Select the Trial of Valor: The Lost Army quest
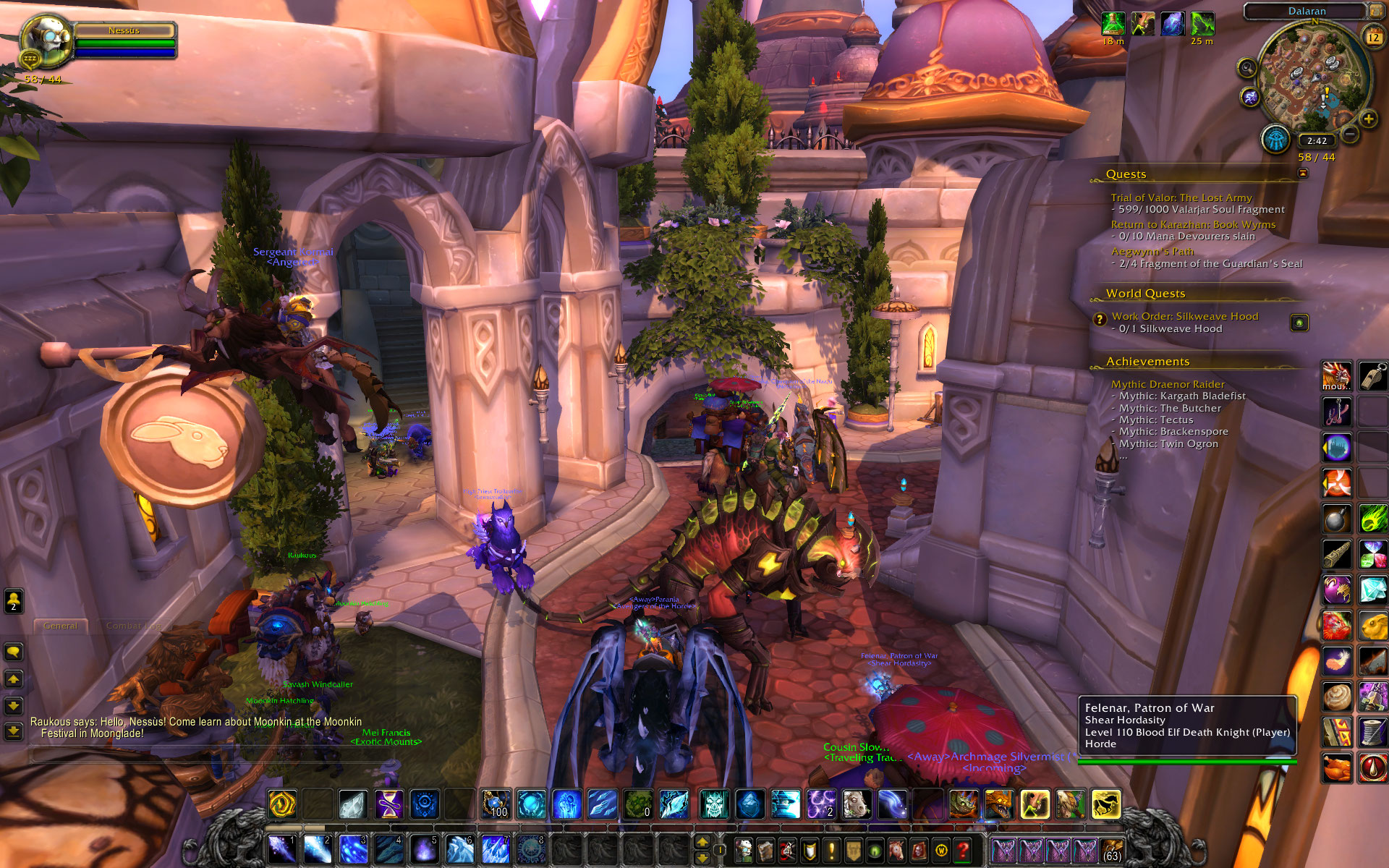1389x868 pixels. tap(1181, 197)
